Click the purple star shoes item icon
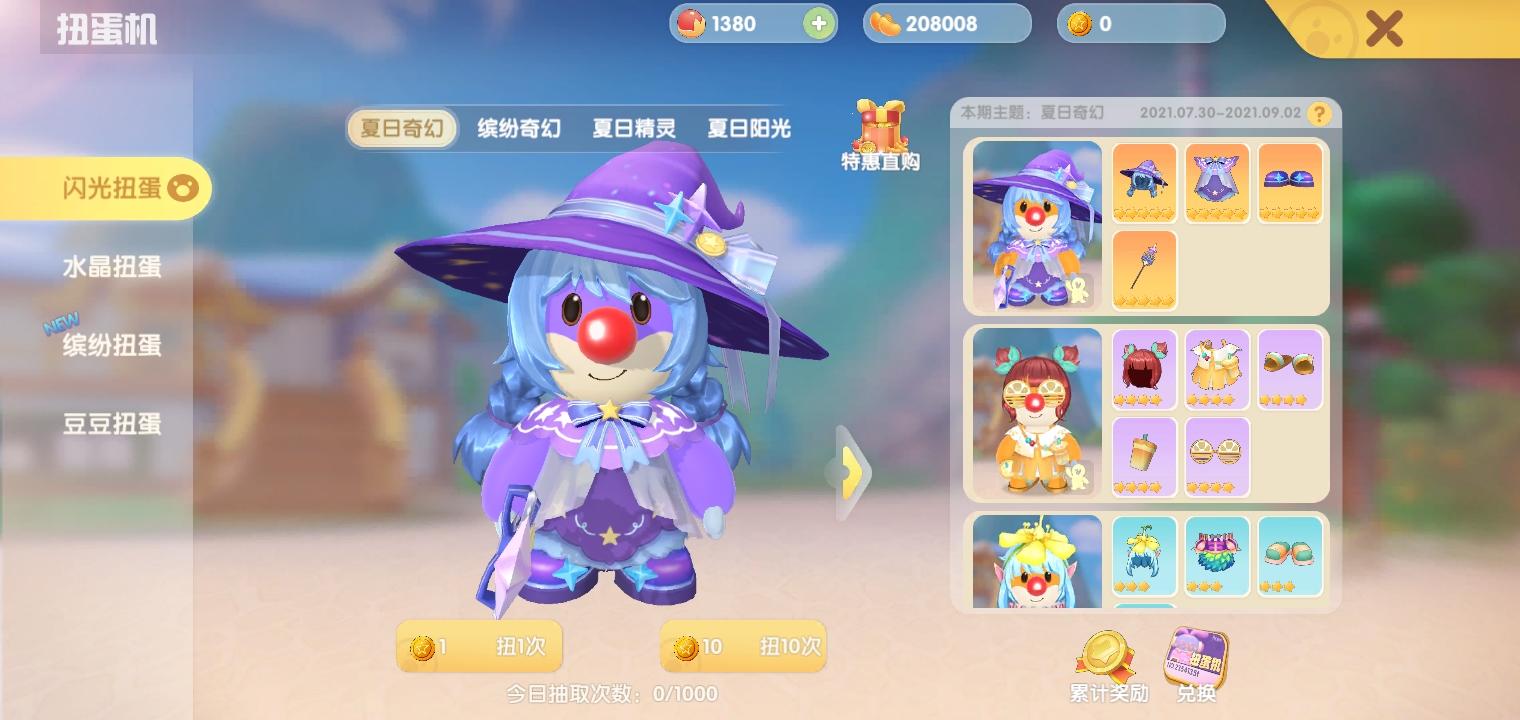The width and height of the screenshot is (1520, 720). point(1290,182)
